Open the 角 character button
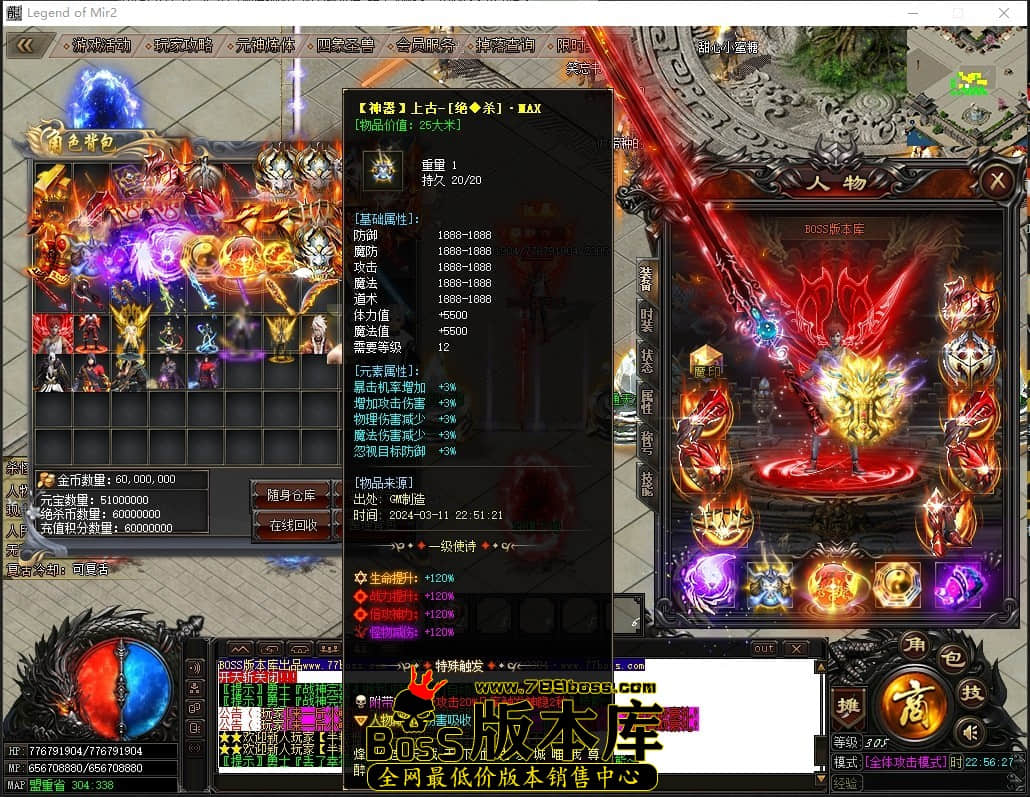Viewport: 1030px width, 797px height. (913, 642)
